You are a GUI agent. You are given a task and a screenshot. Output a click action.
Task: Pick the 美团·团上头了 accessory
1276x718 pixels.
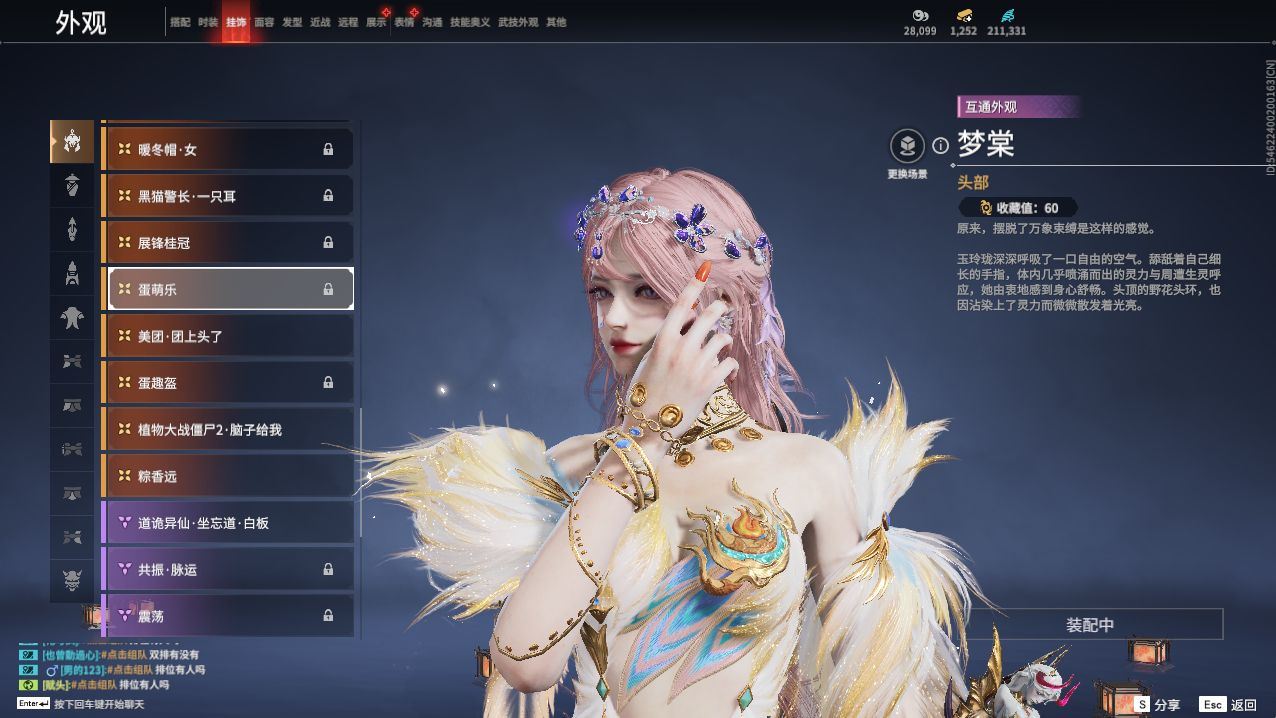pos(229,336)
